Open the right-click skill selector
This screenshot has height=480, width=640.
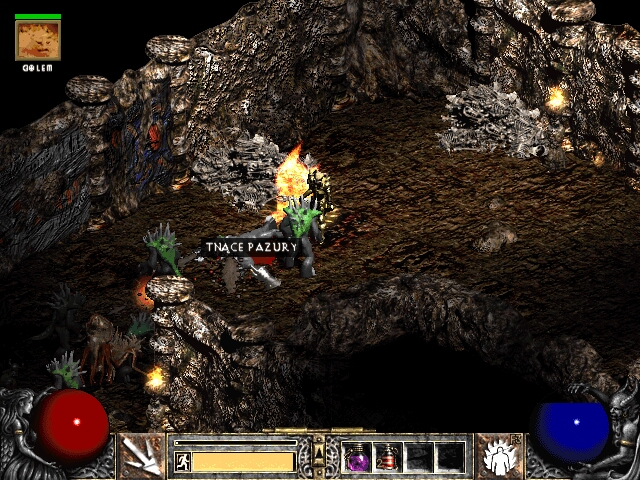497,456
